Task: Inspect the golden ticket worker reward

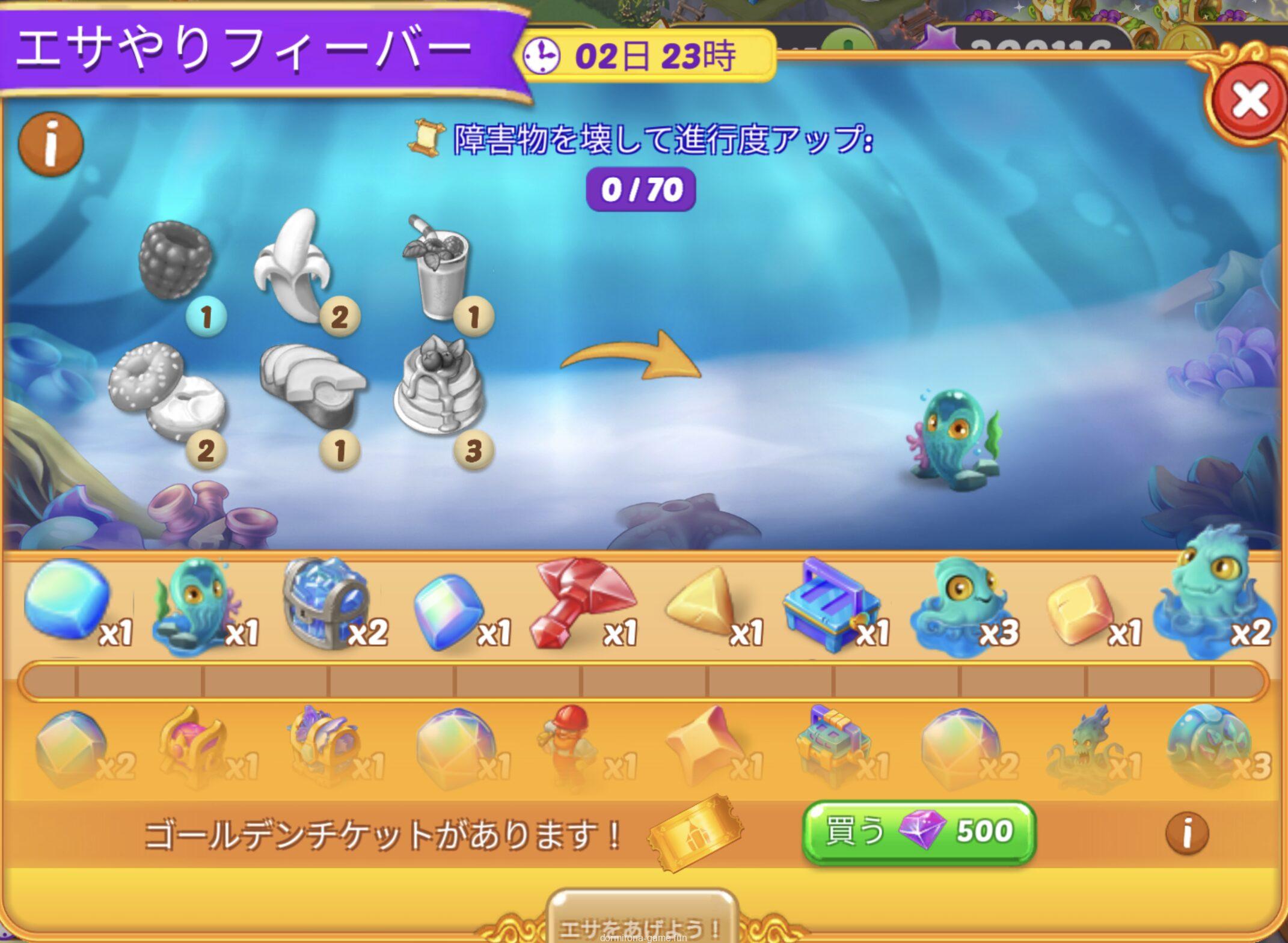Action: [x=568, y=744]
